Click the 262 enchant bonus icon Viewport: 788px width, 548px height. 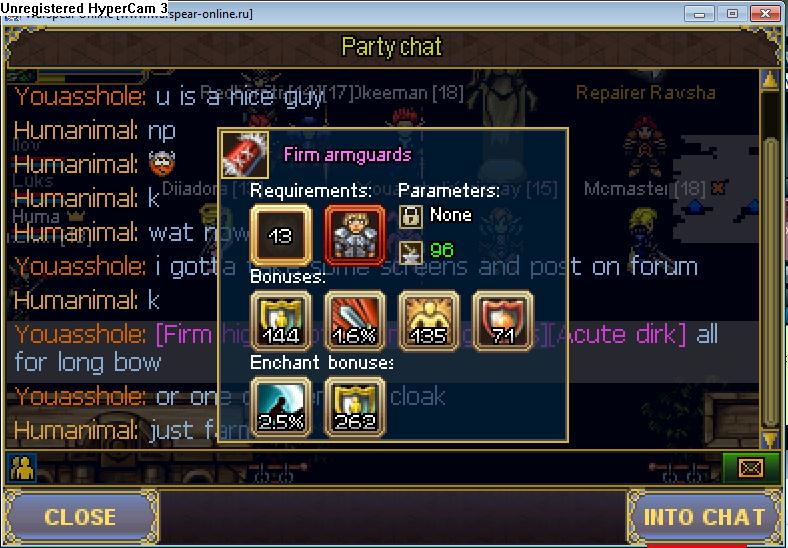point(355,406)
